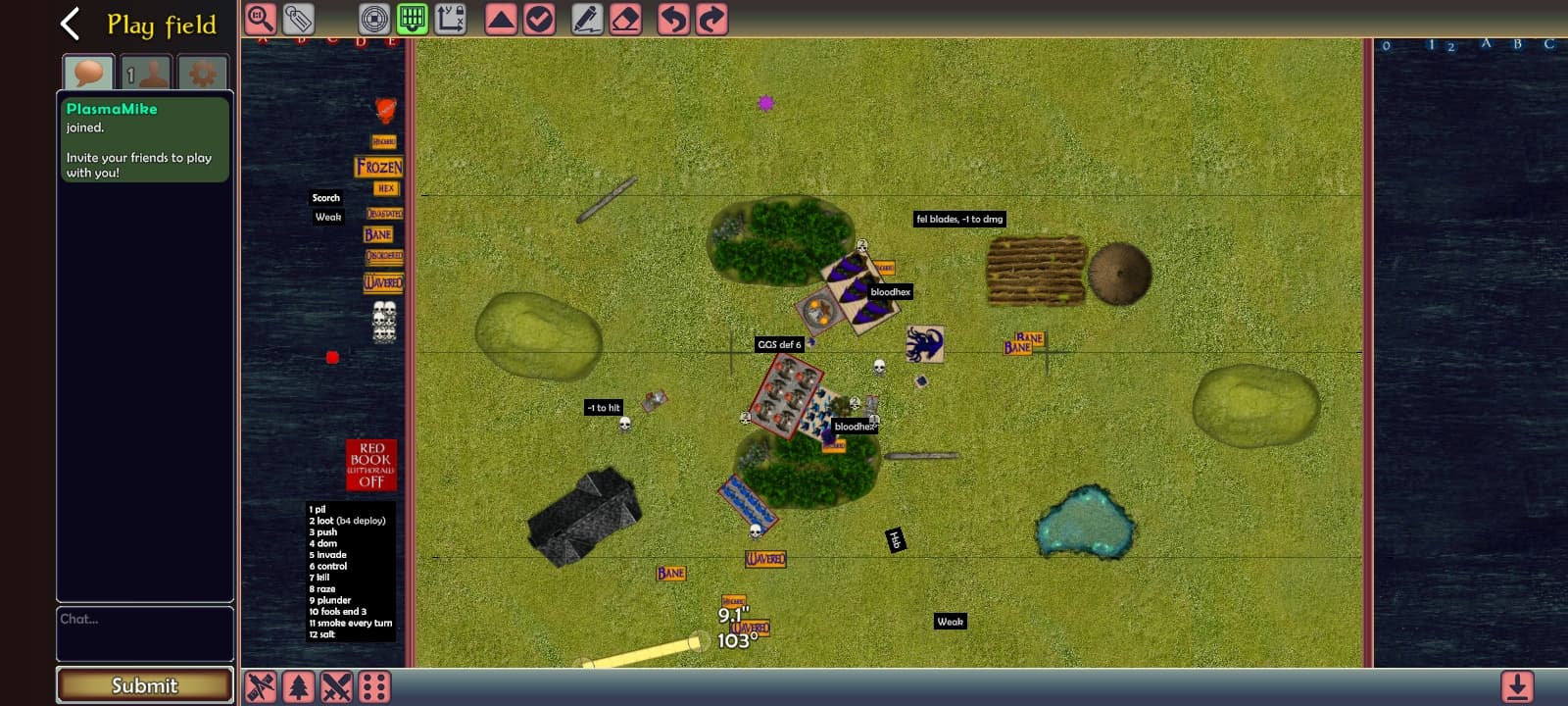Screen dimensions: 1568x706
Task: Open the six-dot dice button
Action: (374, 687)
